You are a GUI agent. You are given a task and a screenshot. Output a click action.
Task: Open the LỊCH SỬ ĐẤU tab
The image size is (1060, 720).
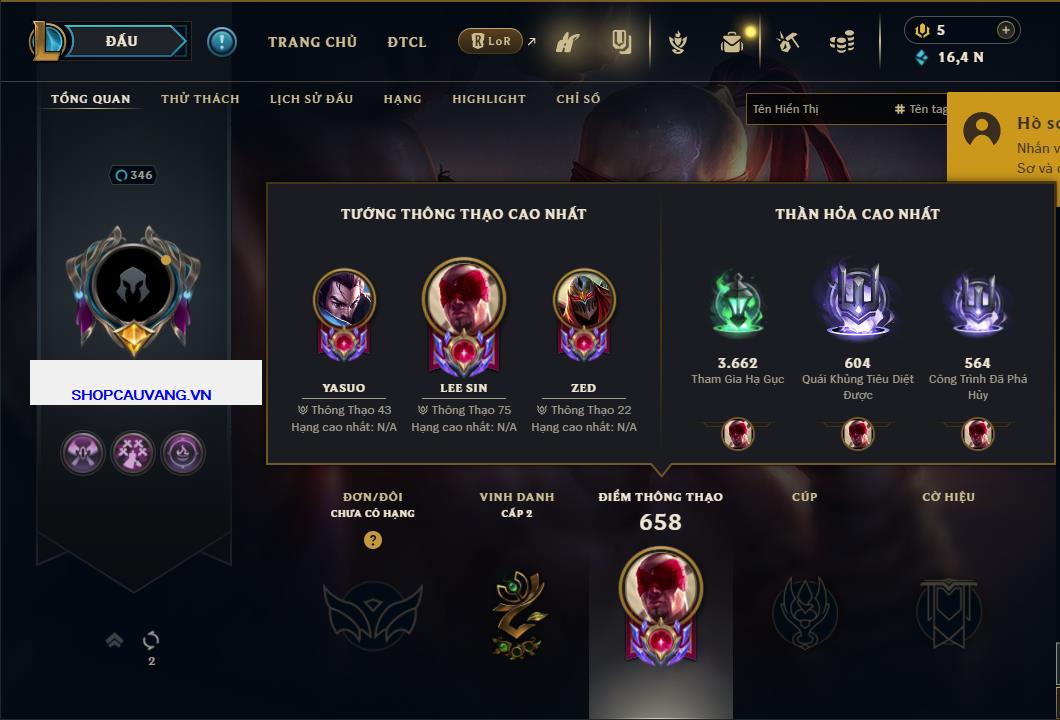click(x=311, y=99)
